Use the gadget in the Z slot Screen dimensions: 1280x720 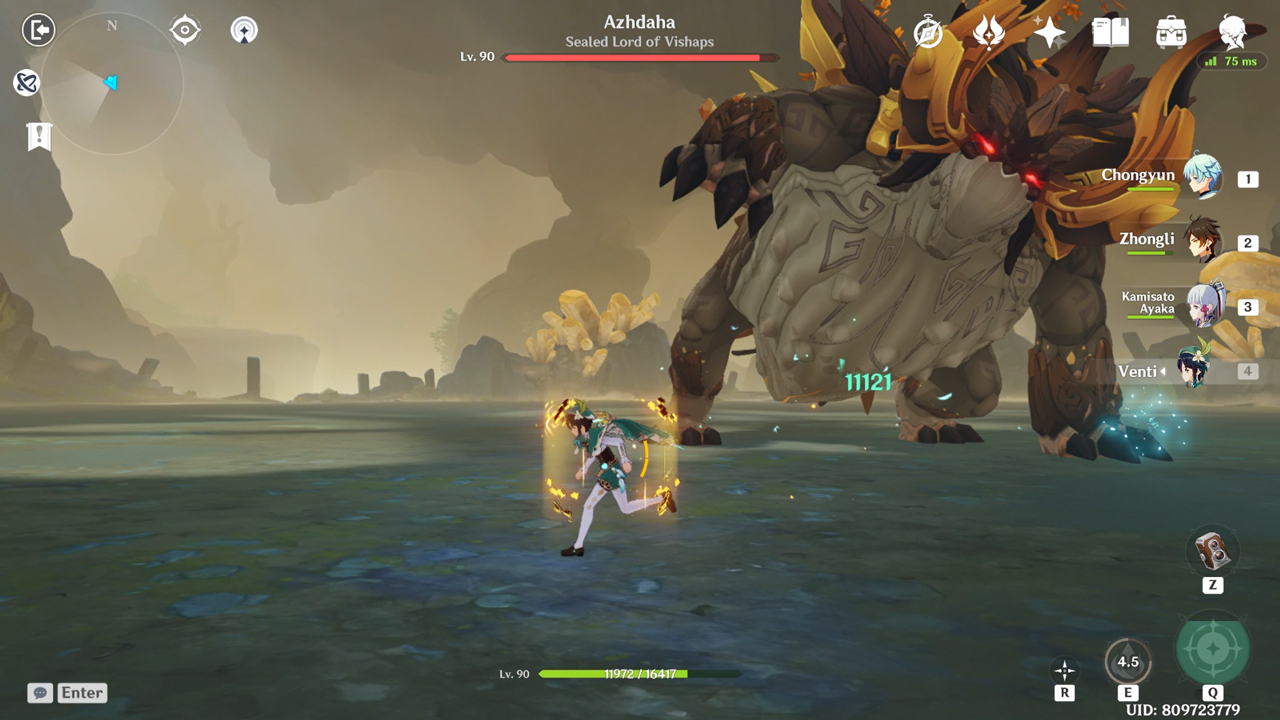click(1212, 550)
